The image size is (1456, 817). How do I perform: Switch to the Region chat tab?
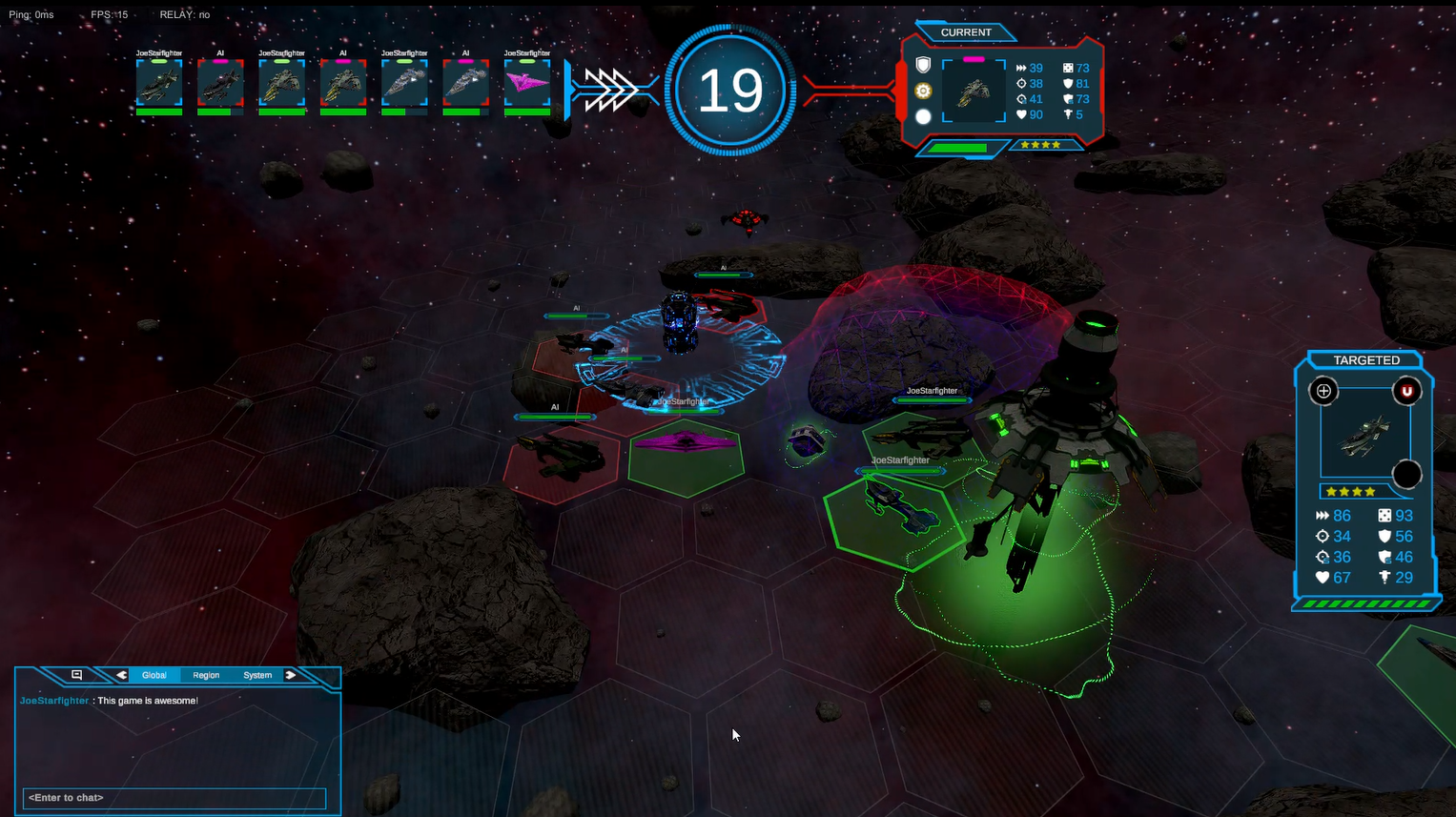(x=206, y=675)
